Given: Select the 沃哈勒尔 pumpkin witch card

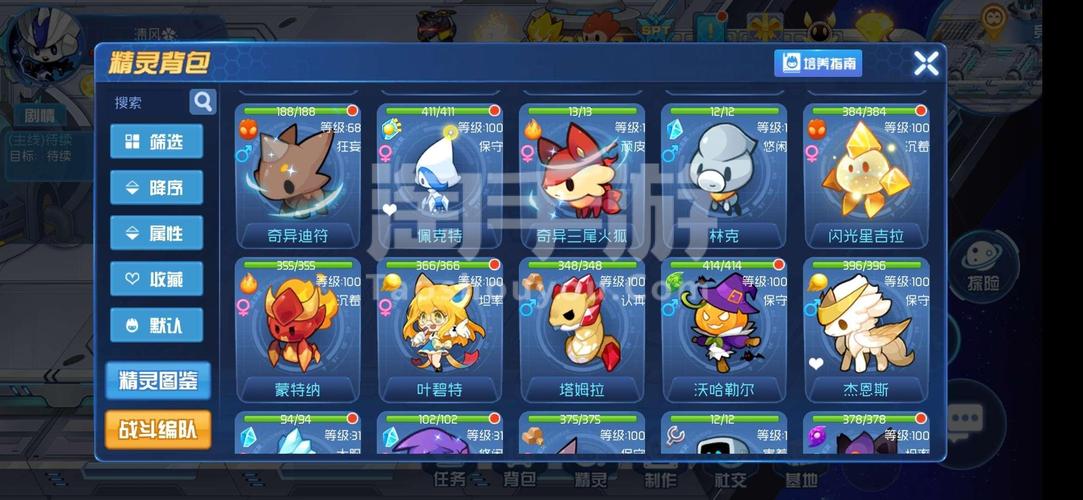Looking at the screenshot, I should pyautogui.click(x=724, y=329).
